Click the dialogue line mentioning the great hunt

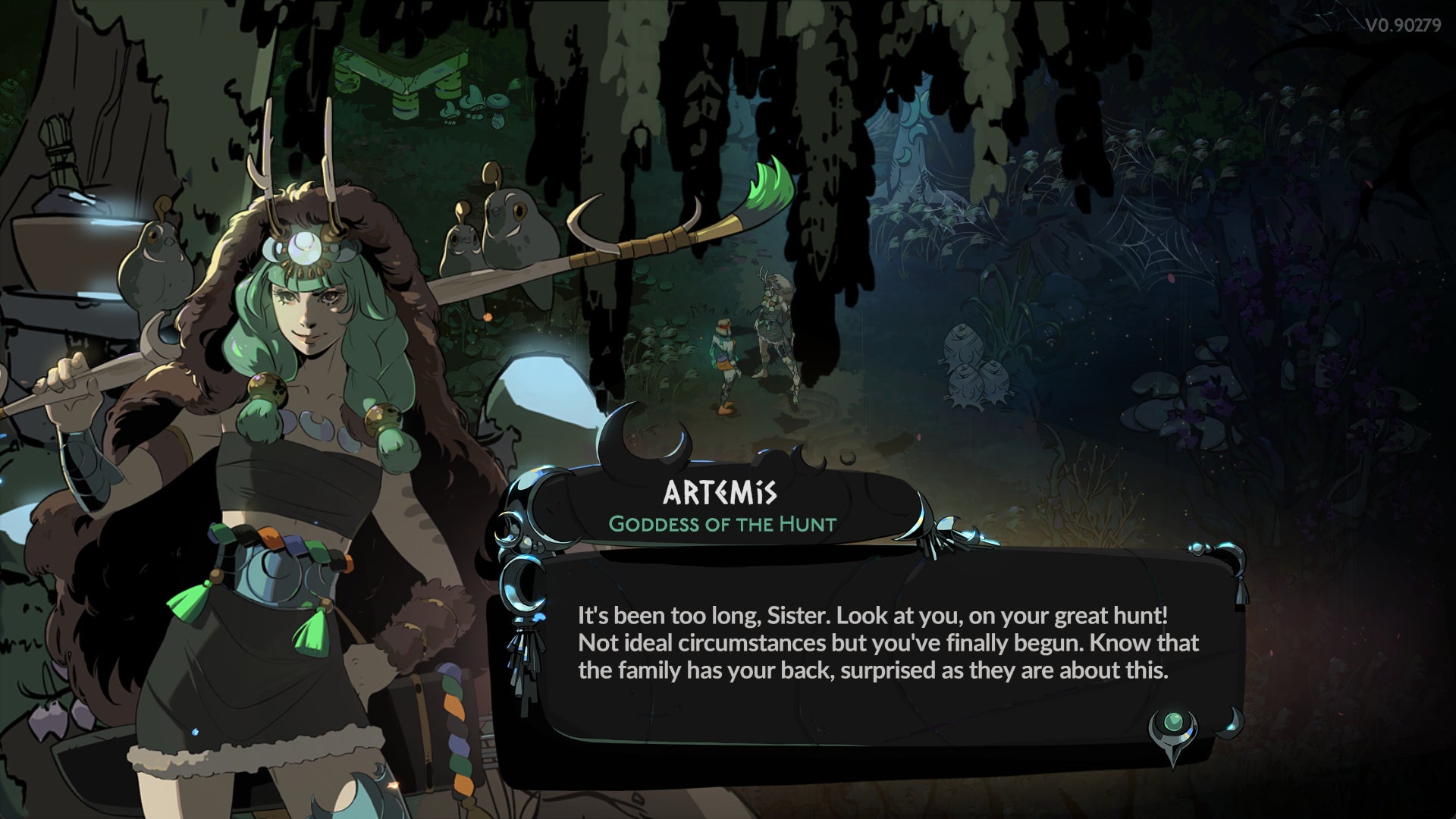[872, 617]
